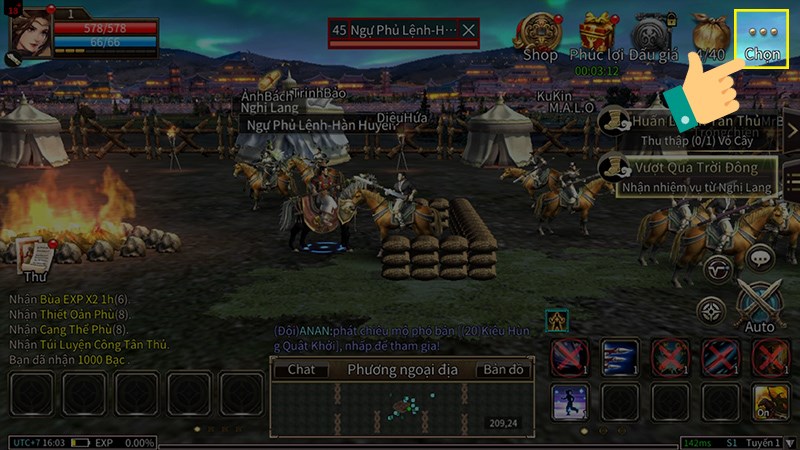Image resolution: width=800 pixels, height=450 pixels.
Task: Close the Ngự Phủ Lệnh target panel
Action: pos(468,31)
